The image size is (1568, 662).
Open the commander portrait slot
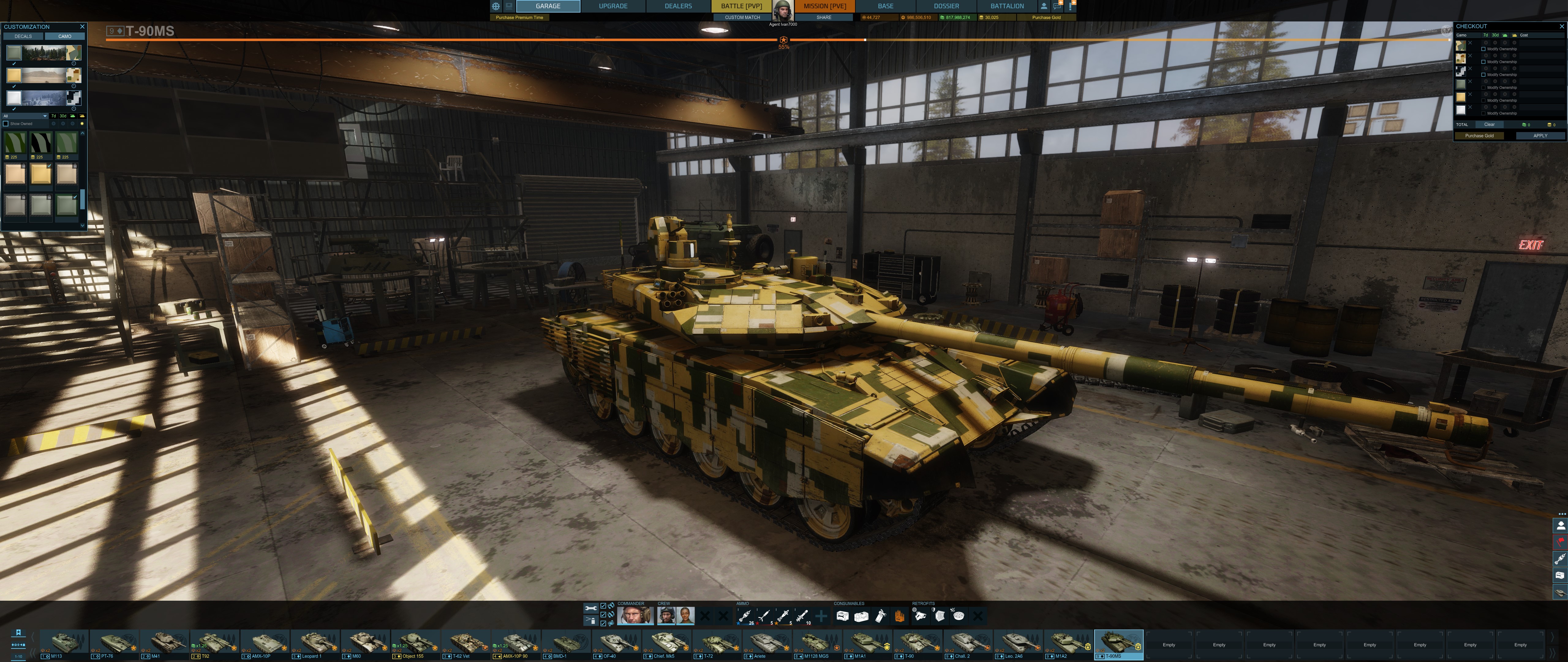[x=635, y=616]
